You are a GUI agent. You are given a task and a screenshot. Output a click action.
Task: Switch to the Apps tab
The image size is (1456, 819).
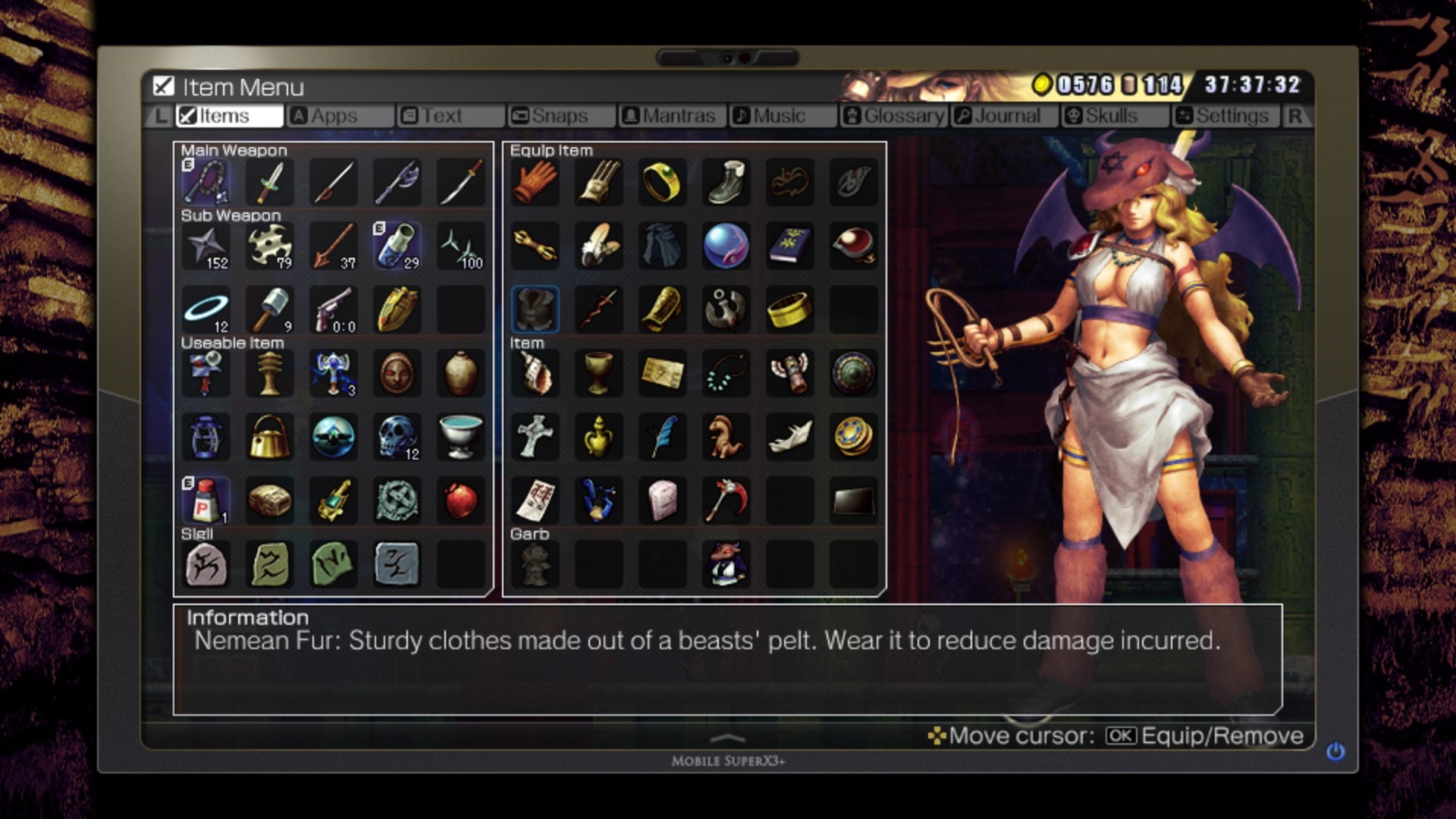[334, 116]
